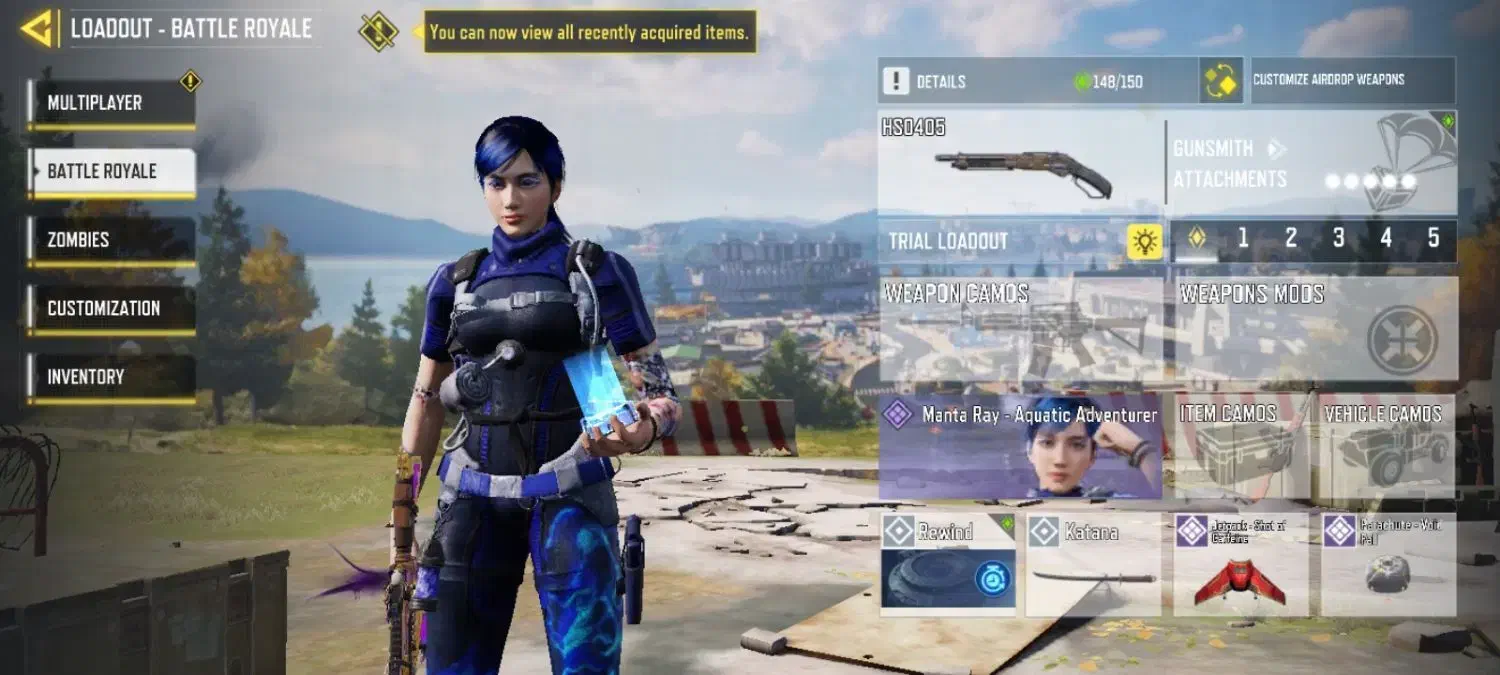Go back using the yellow arrow

[x=37, y=28]
